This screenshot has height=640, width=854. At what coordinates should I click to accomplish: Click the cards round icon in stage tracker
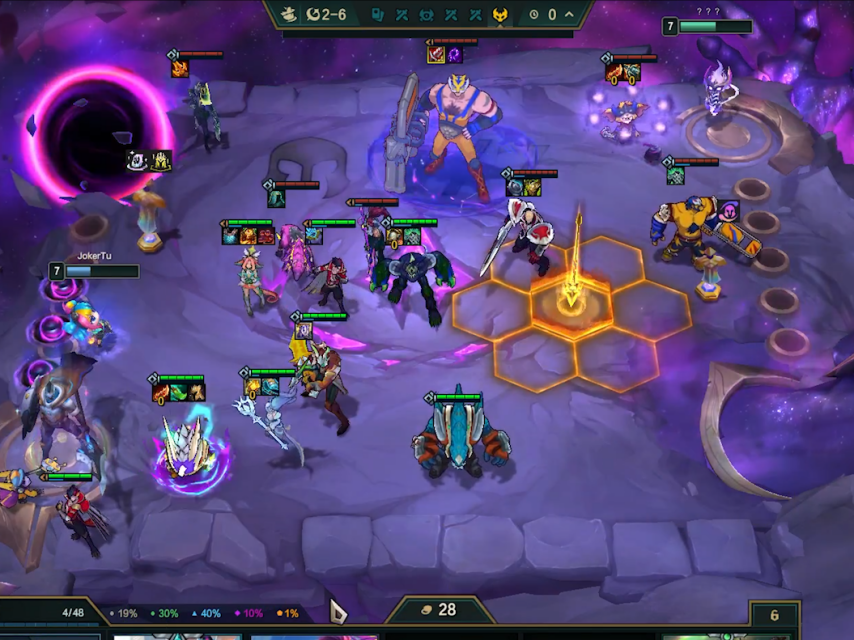coord(378,15)
